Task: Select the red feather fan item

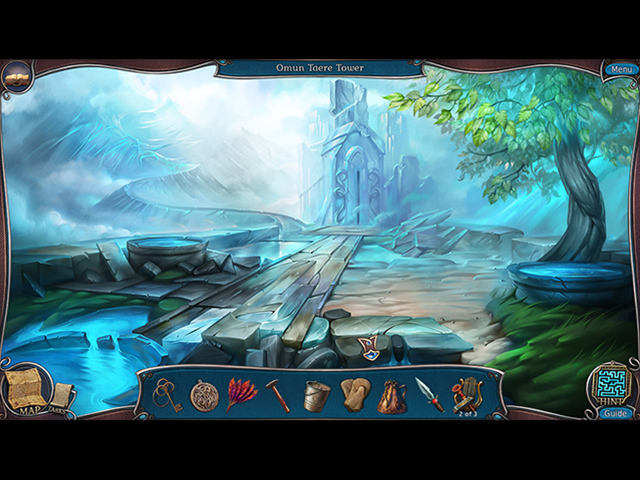Action: [242, 394]
